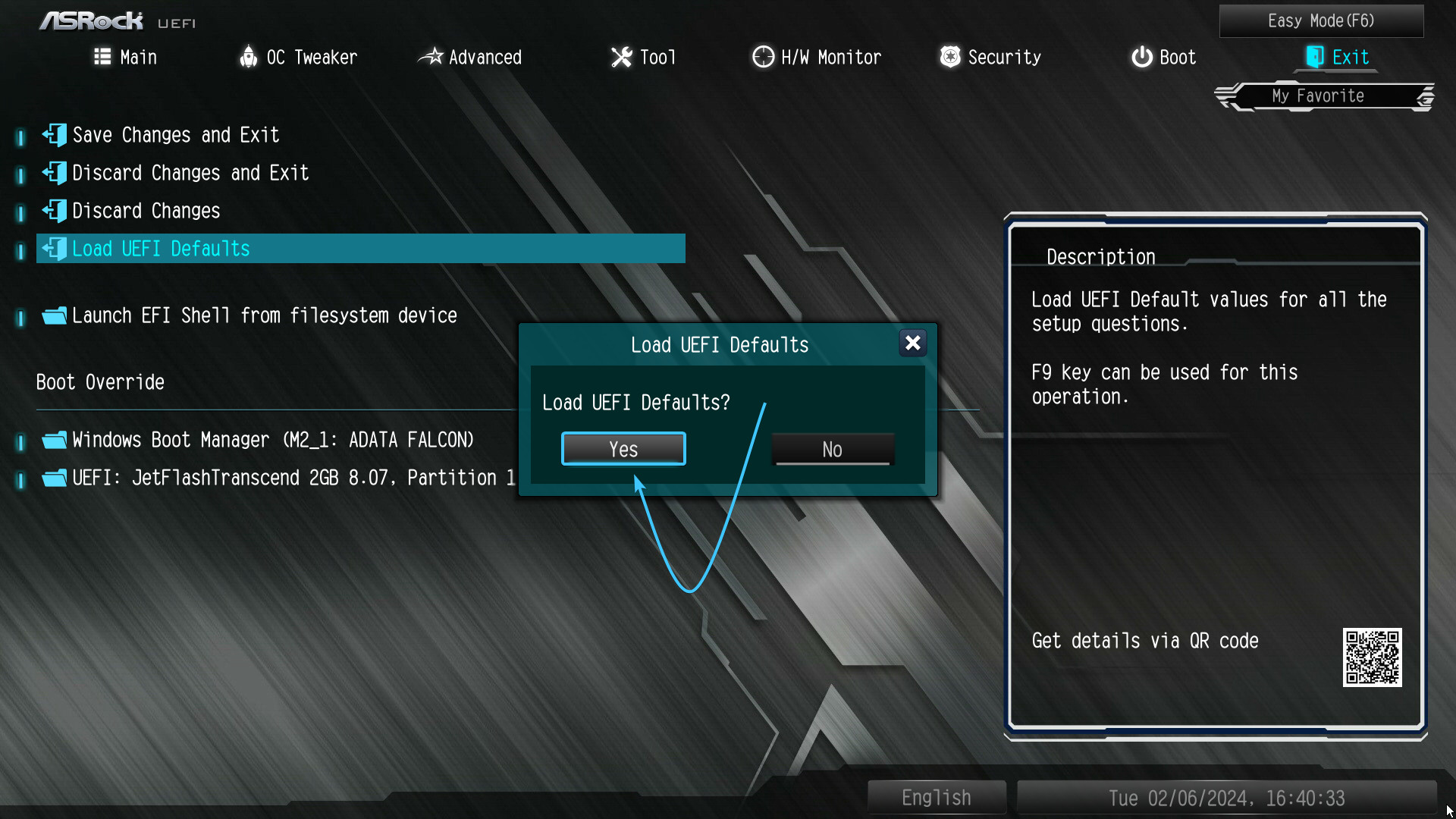Open H/W Monitor via its crosshair icon
Viewport: 1456px width, 819px height.
(762, 57)
